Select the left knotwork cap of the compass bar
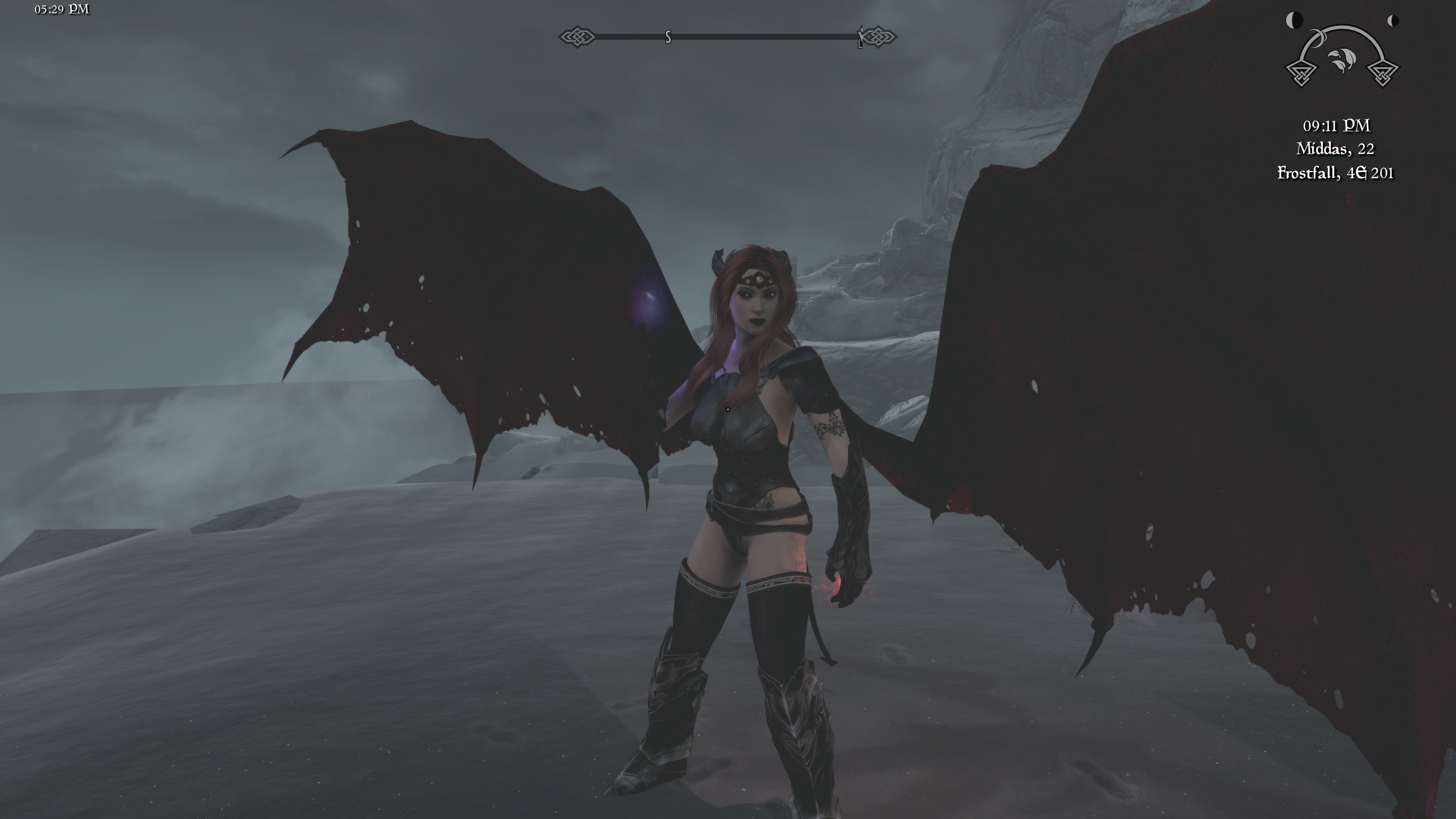 point(577,36)
